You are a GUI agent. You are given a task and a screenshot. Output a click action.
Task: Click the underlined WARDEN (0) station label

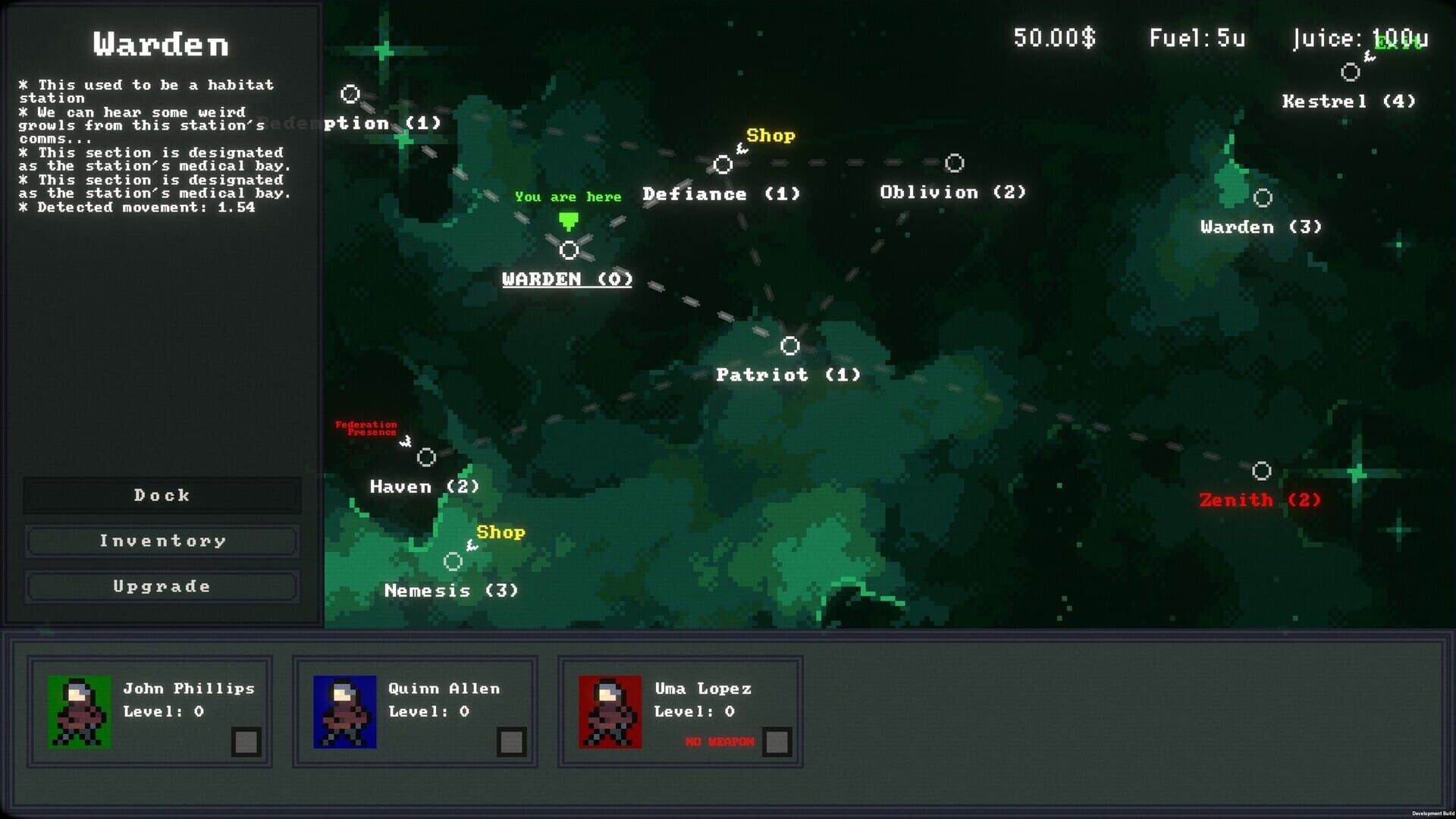pos(566,279)
